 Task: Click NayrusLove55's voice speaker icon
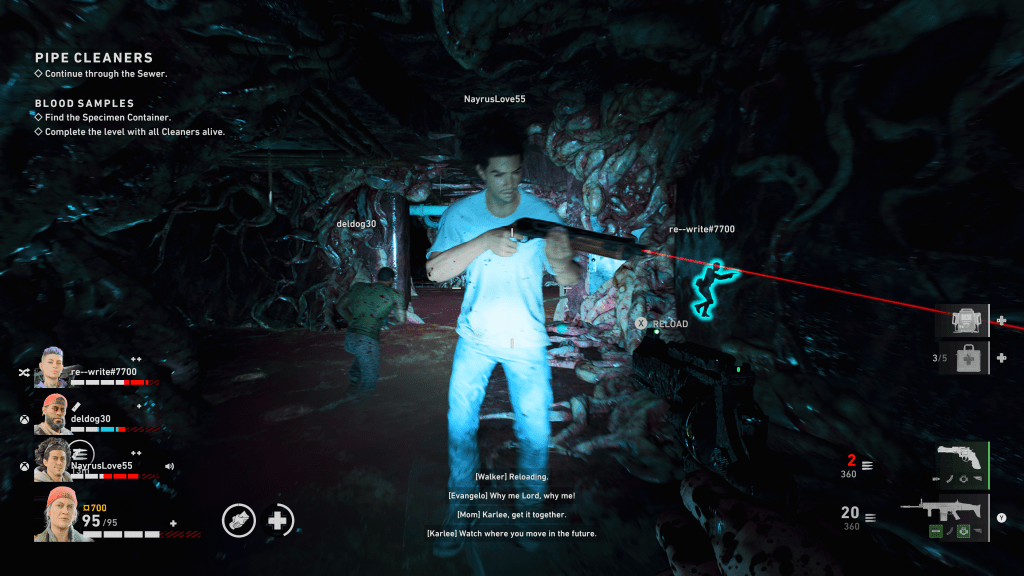(x=169, y=466)
